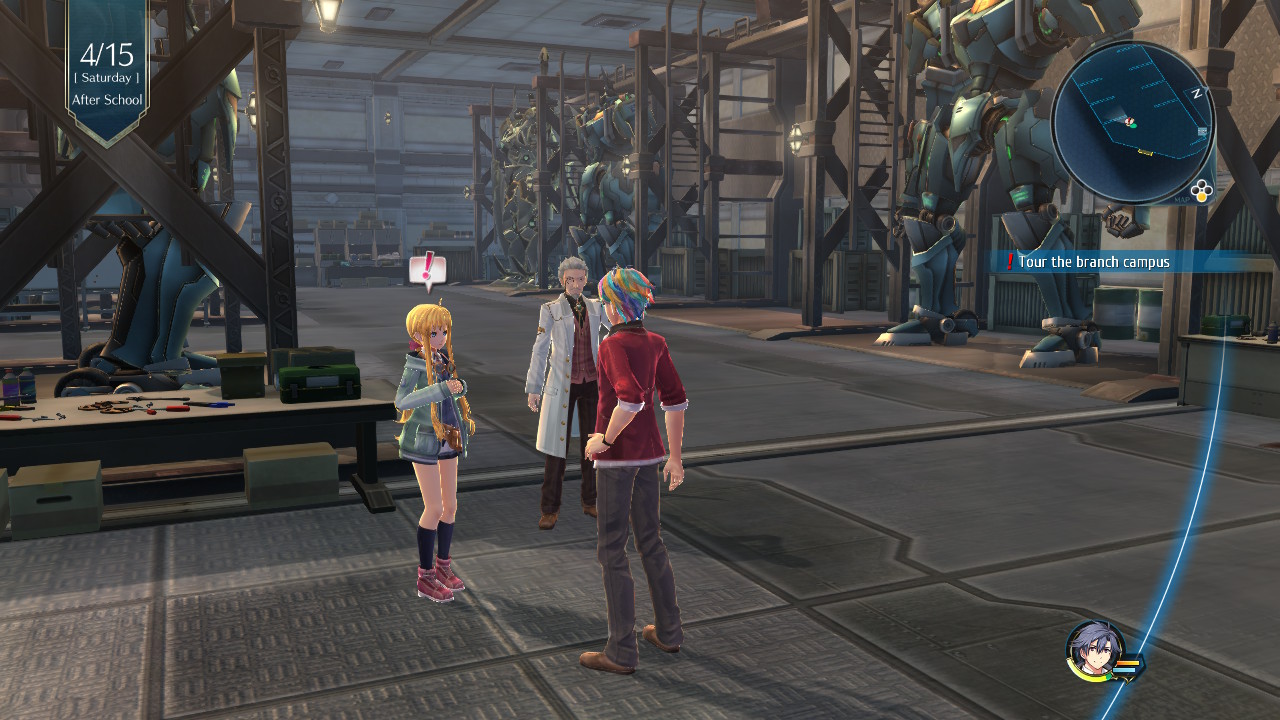Screen dimensions: 1280x720
Task: Open the circular minimap
Action: (1132, 122)
